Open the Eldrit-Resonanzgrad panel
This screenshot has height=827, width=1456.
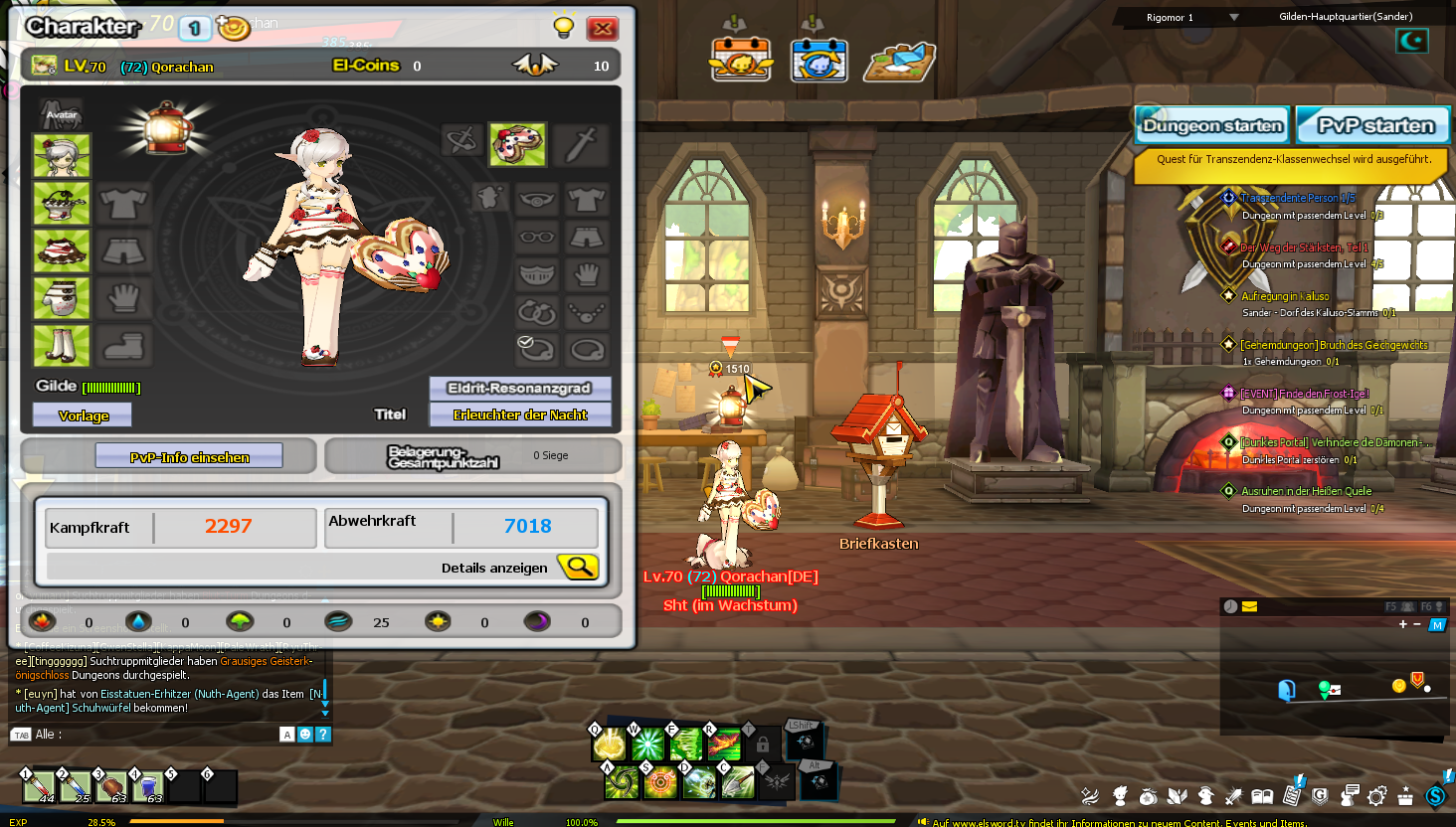point(519,388)
